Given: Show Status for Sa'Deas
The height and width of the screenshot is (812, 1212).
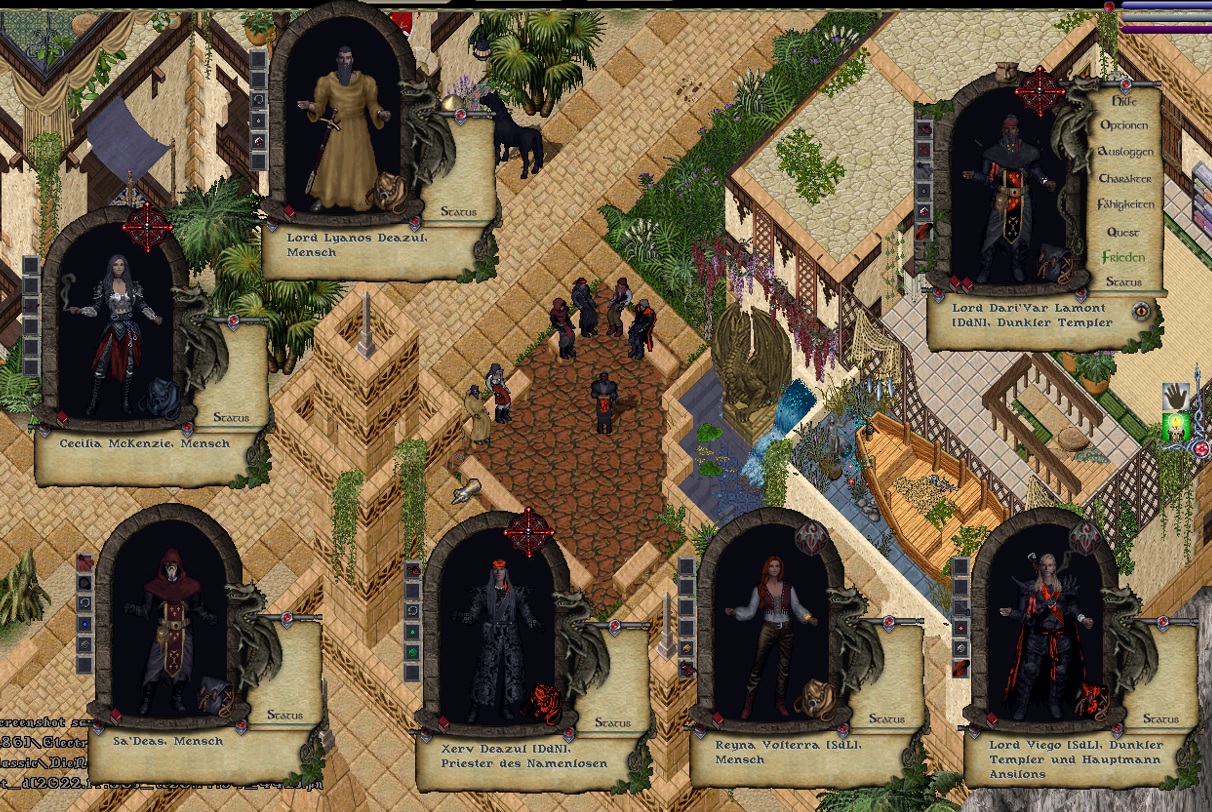Looking at the screenshot, I should pyautogui.click(x=285, y=715).
